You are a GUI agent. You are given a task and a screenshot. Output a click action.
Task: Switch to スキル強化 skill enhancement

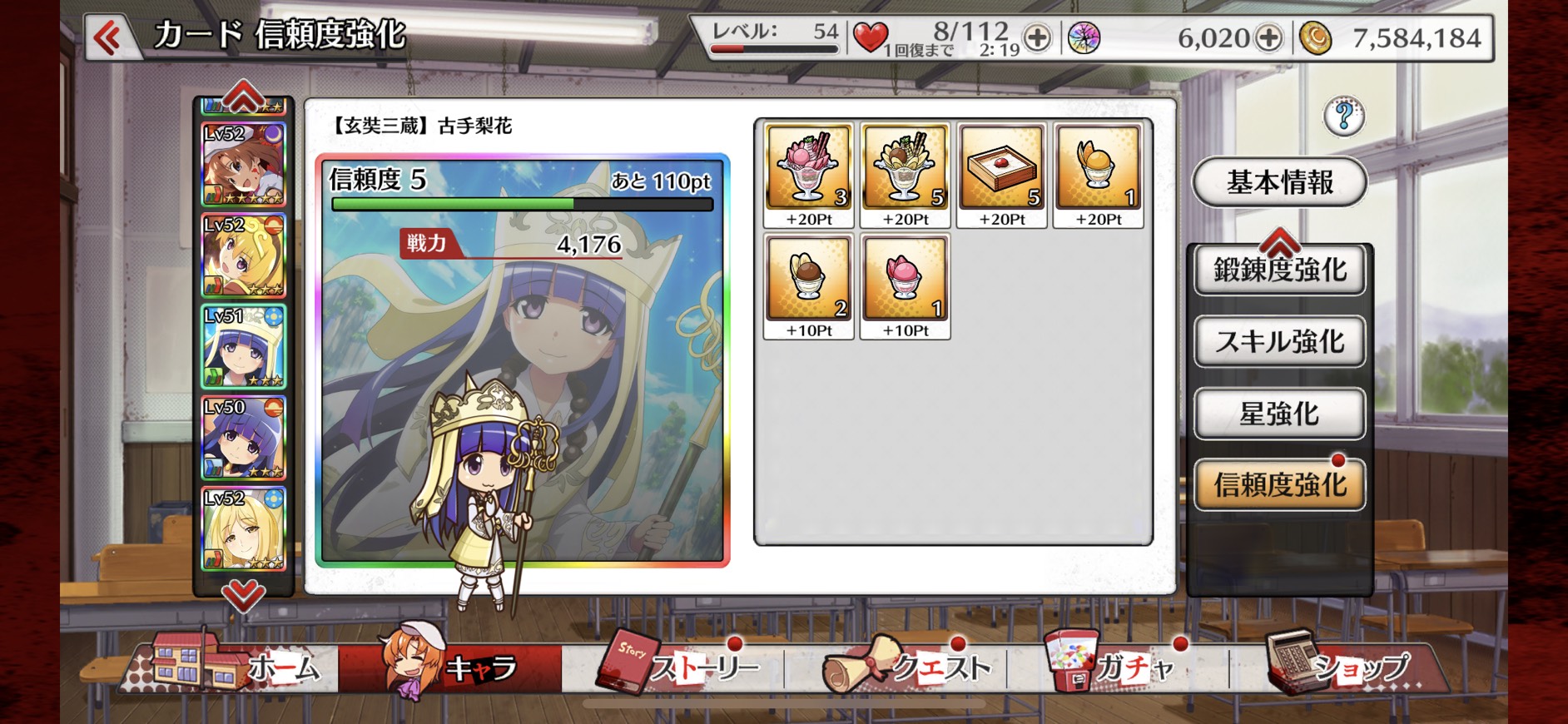click(1279, 342)
